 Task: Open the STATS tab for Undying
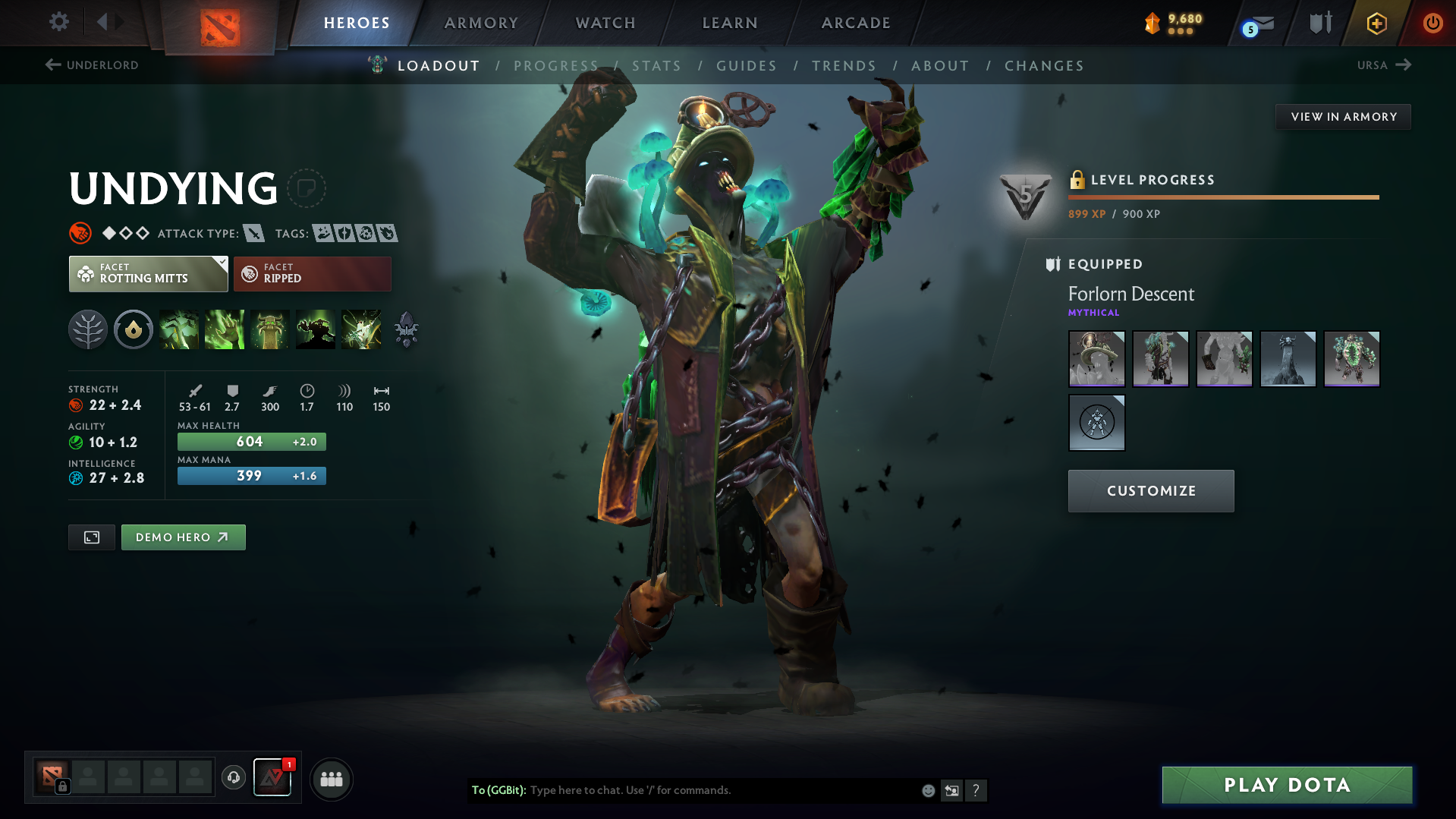pos(656,66)
